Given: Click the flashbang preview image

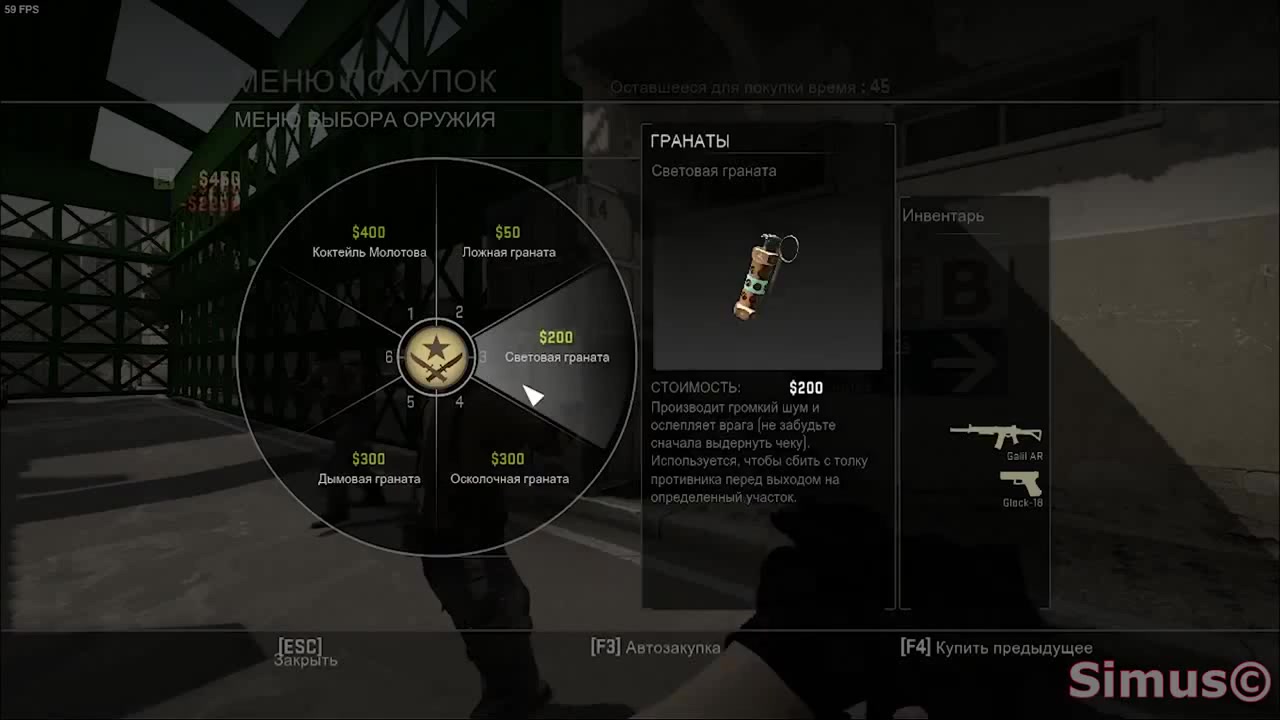Looking at the screenshot, I should 767,275.
